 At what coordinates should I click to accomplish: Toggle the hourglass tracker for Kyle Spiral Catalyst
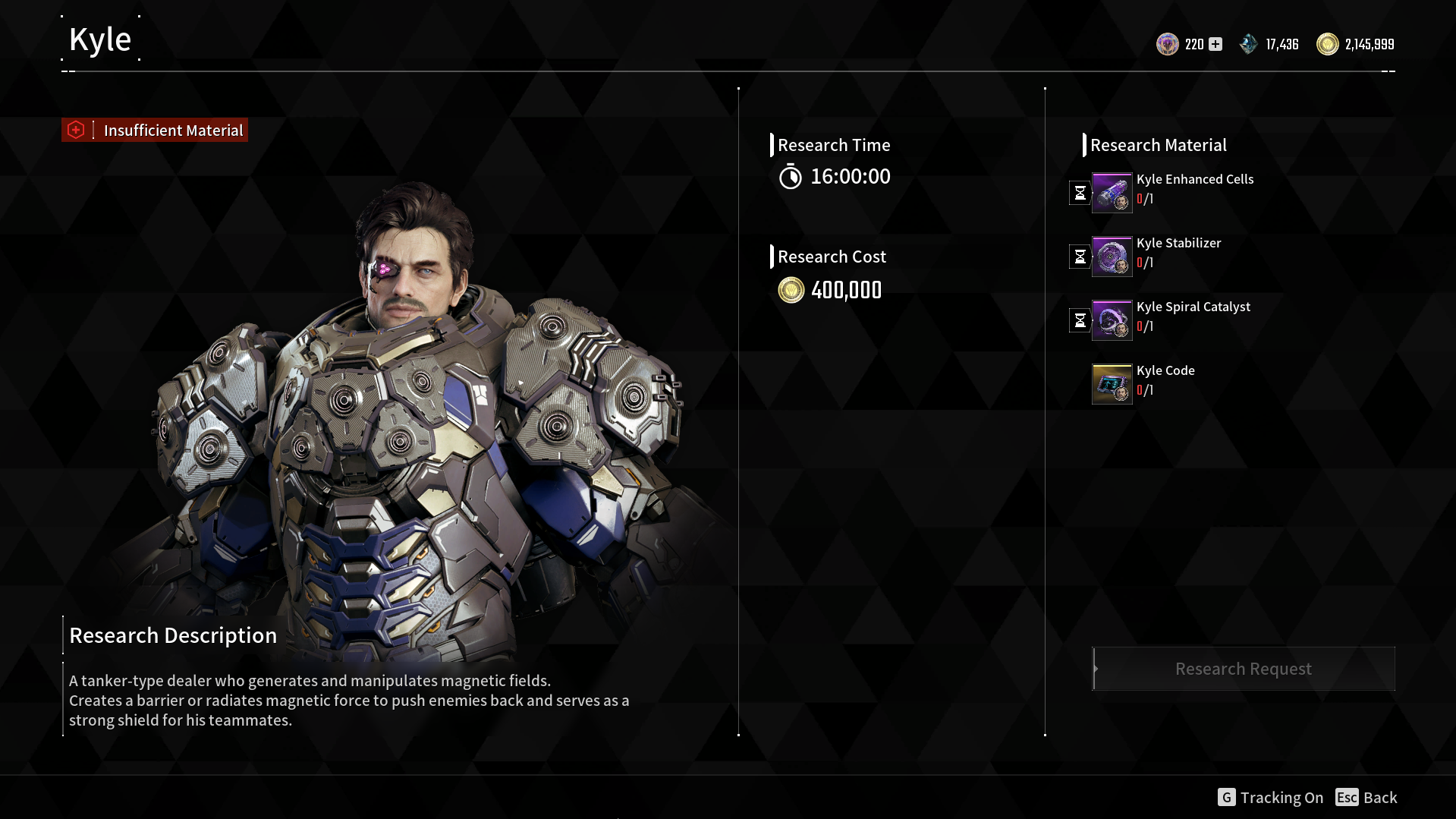[x=1080, y=320]
